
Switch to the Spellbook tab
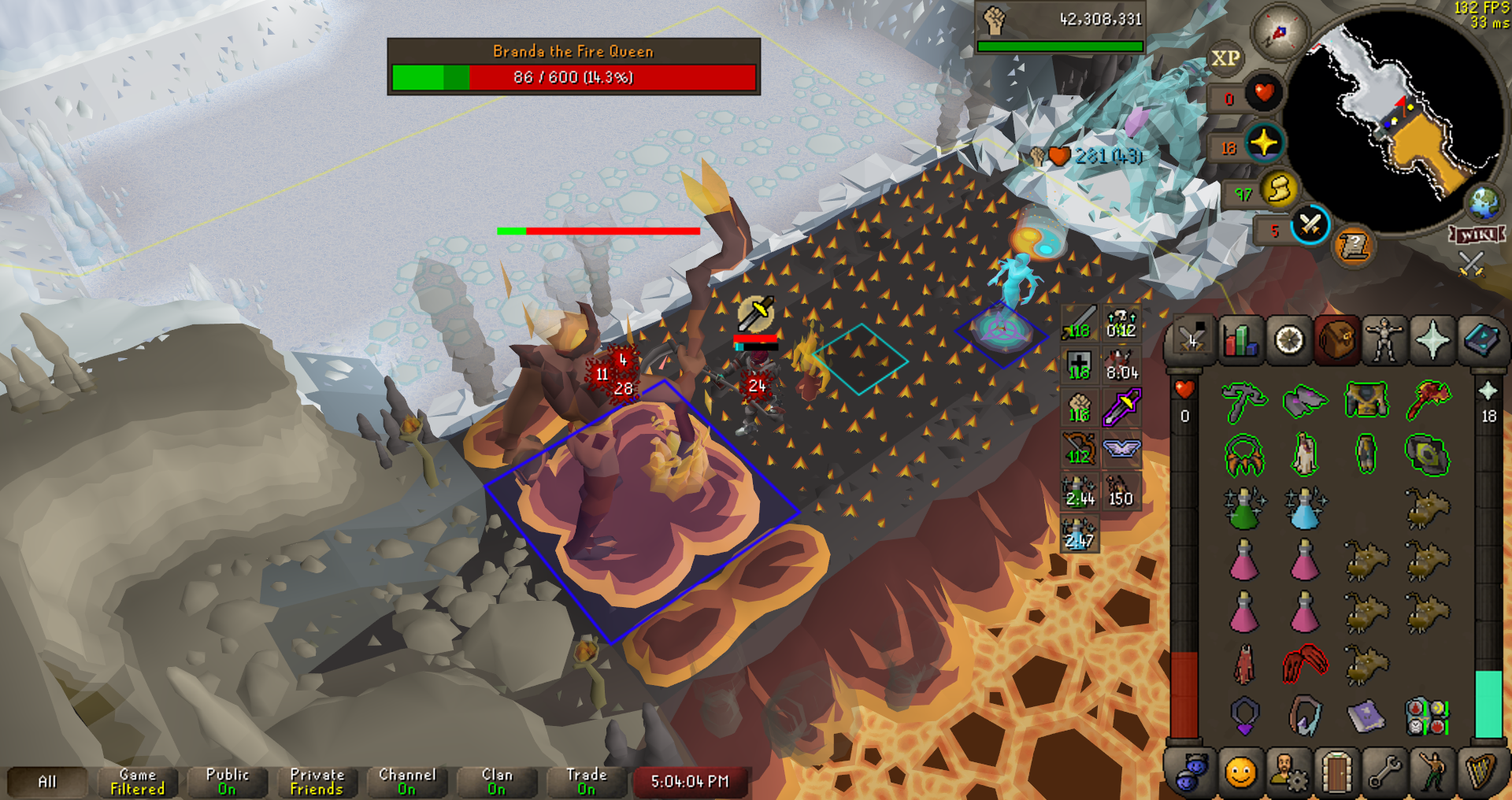(x=1481, y=340)
